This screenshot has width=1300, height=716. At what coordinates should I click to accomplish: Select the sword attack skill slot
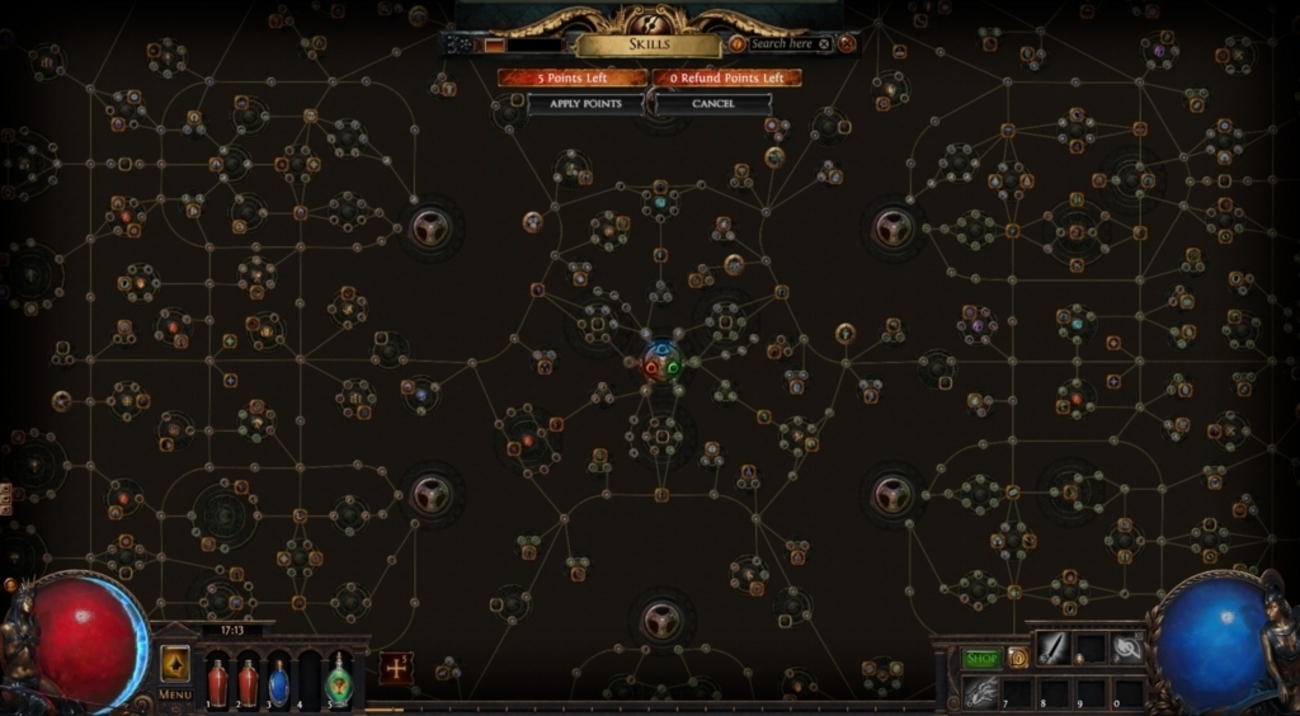1053,648
